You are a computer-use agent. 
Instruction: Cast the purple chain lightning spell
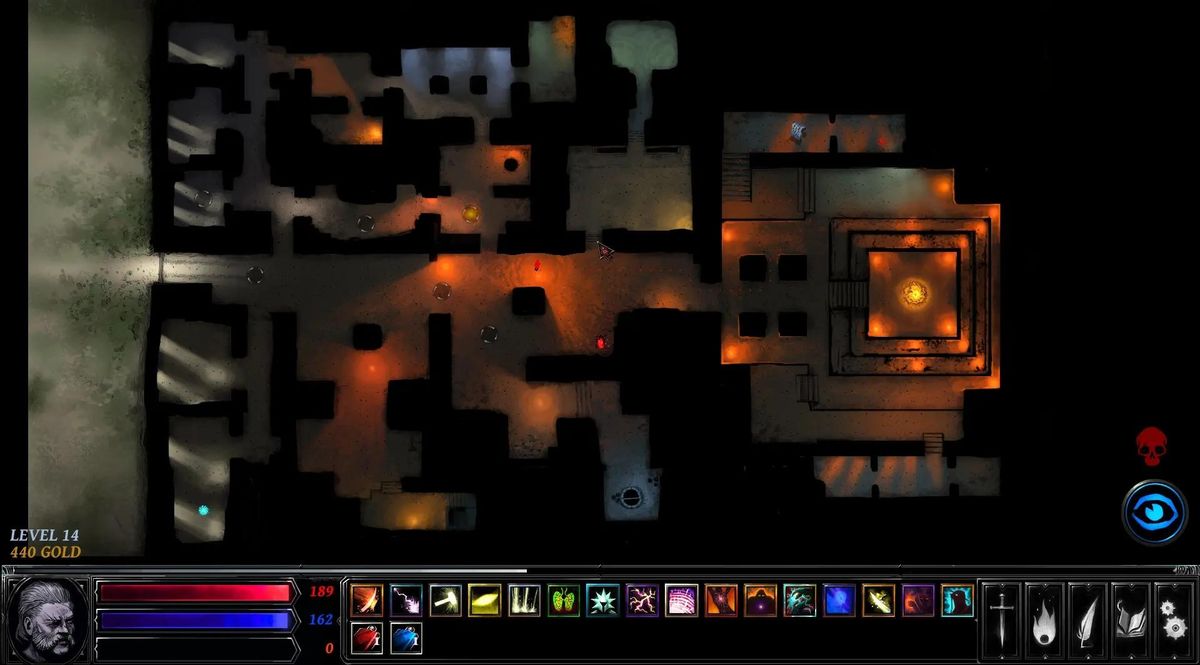642,600
